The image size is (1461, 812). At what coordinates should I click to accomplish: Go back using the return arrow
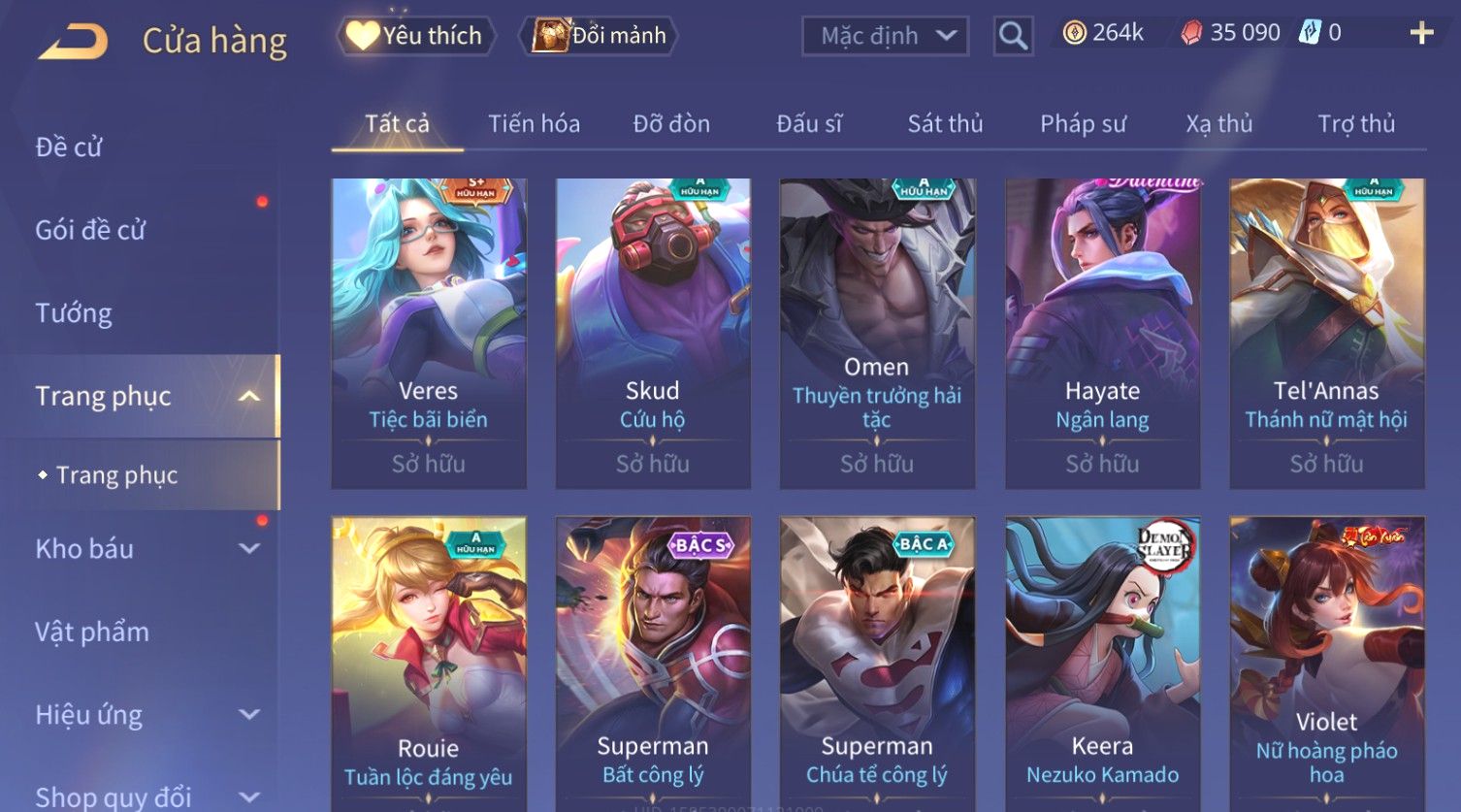(73, 42)
